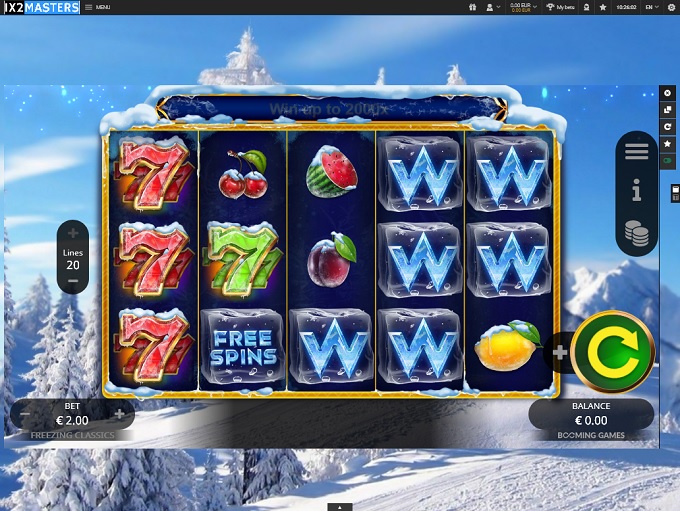Open the My bets panel

[560, 7]
